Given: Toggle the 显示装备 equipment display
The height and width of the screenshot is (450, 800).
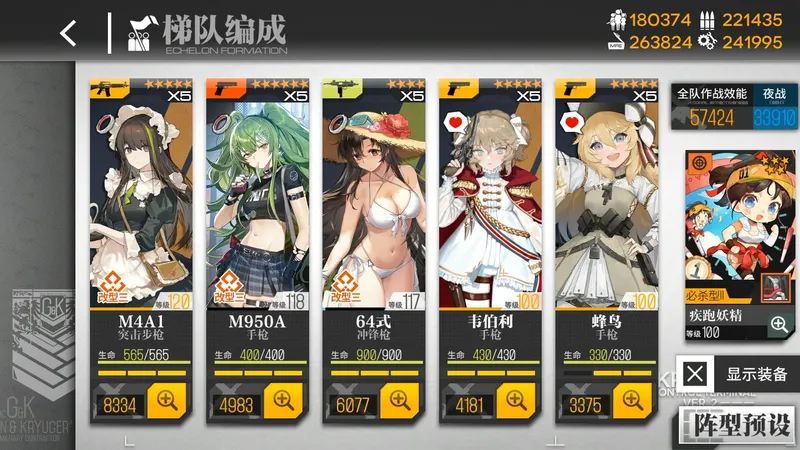Looking at the screenshot, I should [x=739, y=375].
